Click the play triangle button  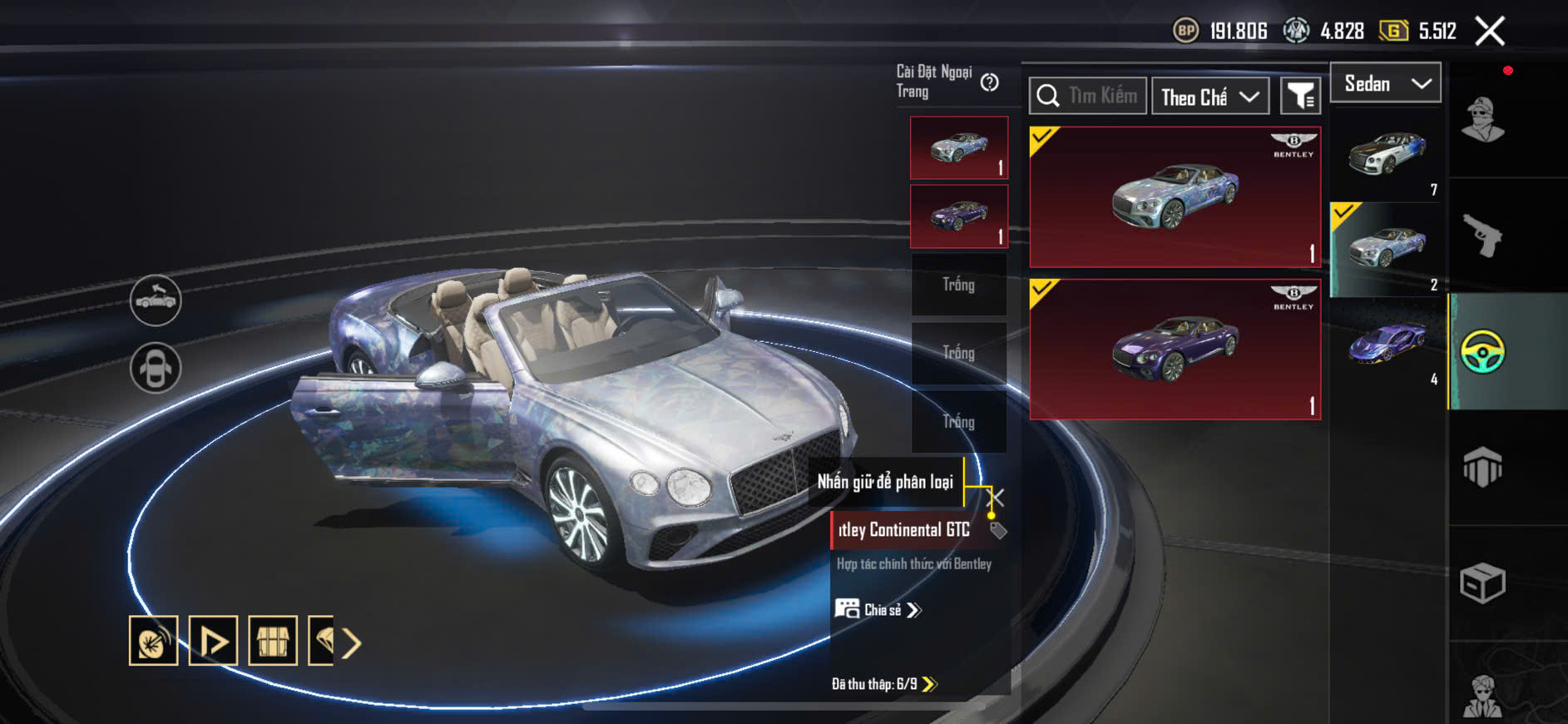coord(213,641)
